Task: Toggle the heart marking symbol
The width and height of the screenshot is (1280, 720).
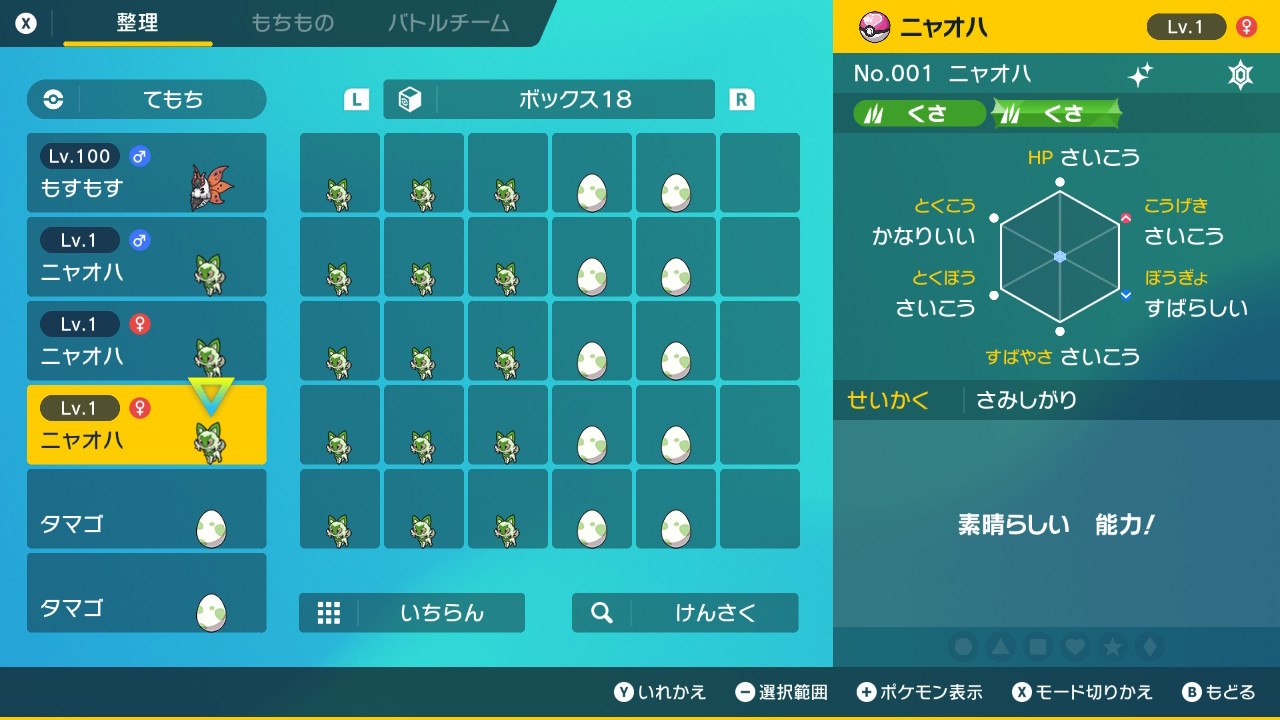Action: (x=1075, y=647)
